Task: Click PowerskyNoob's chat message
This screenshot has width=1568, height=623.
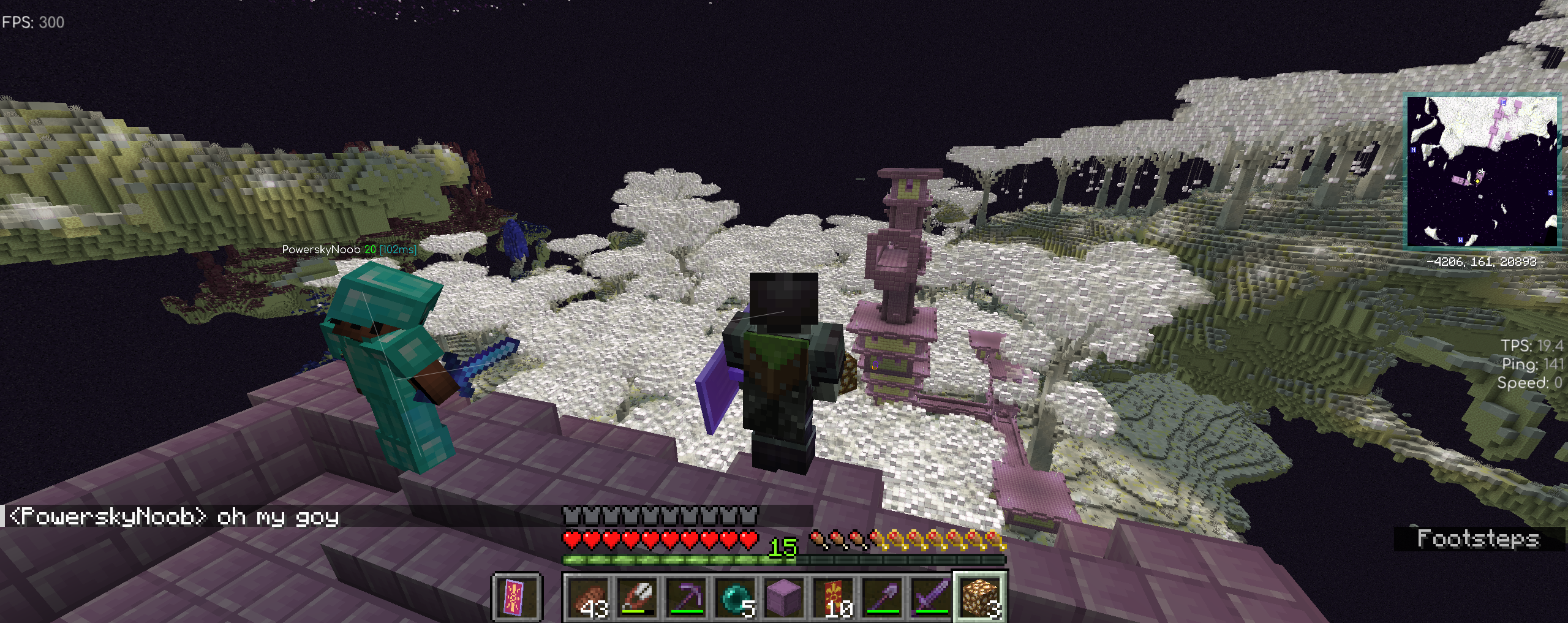Action: 175,517
